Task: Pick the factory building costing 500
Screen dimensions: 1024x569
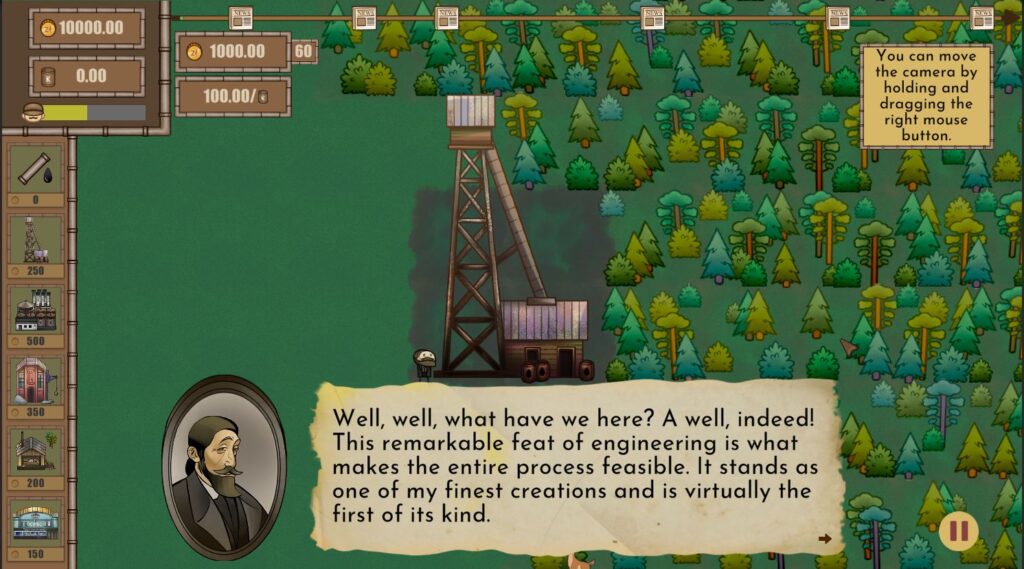Action: pos(36,310)
